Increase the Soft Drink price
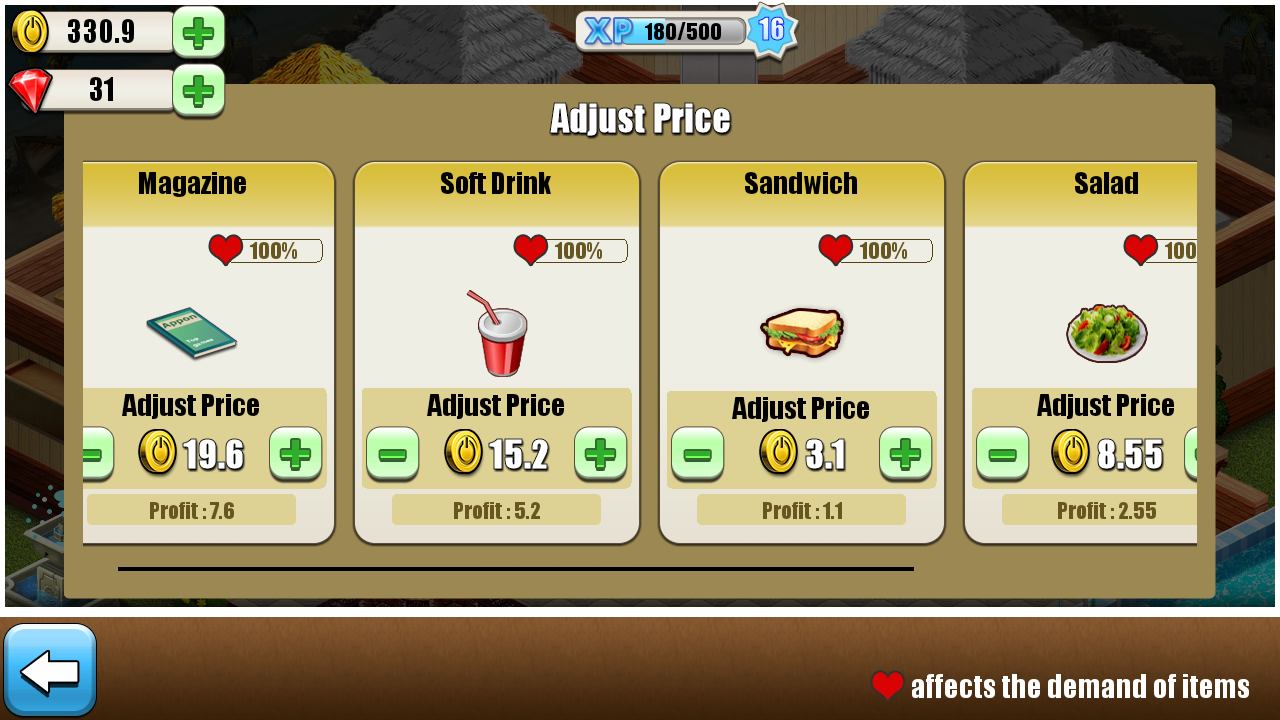 tap(600, 455)
